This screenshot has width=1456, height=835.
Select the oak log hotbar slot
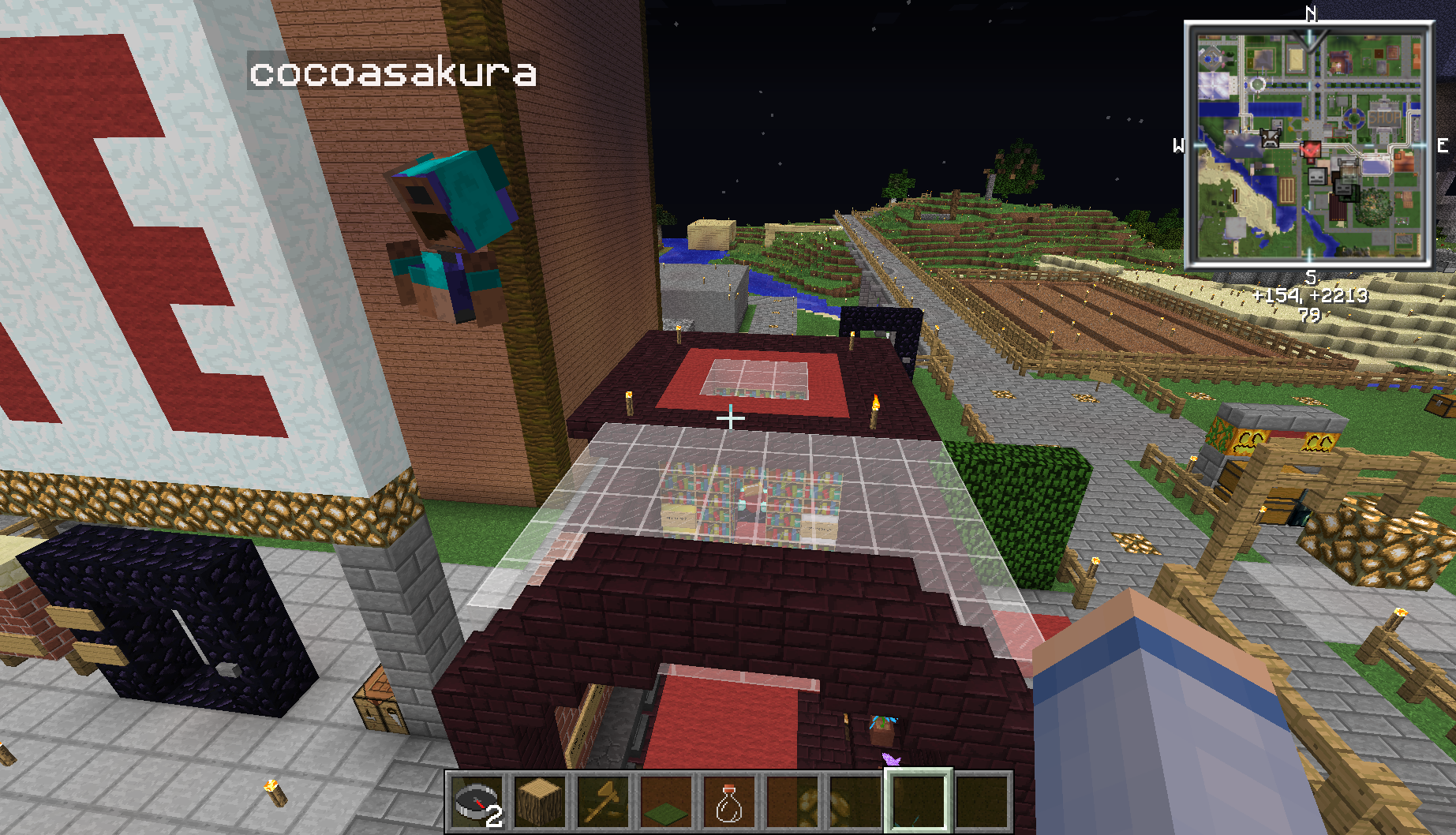pos(540,801)
